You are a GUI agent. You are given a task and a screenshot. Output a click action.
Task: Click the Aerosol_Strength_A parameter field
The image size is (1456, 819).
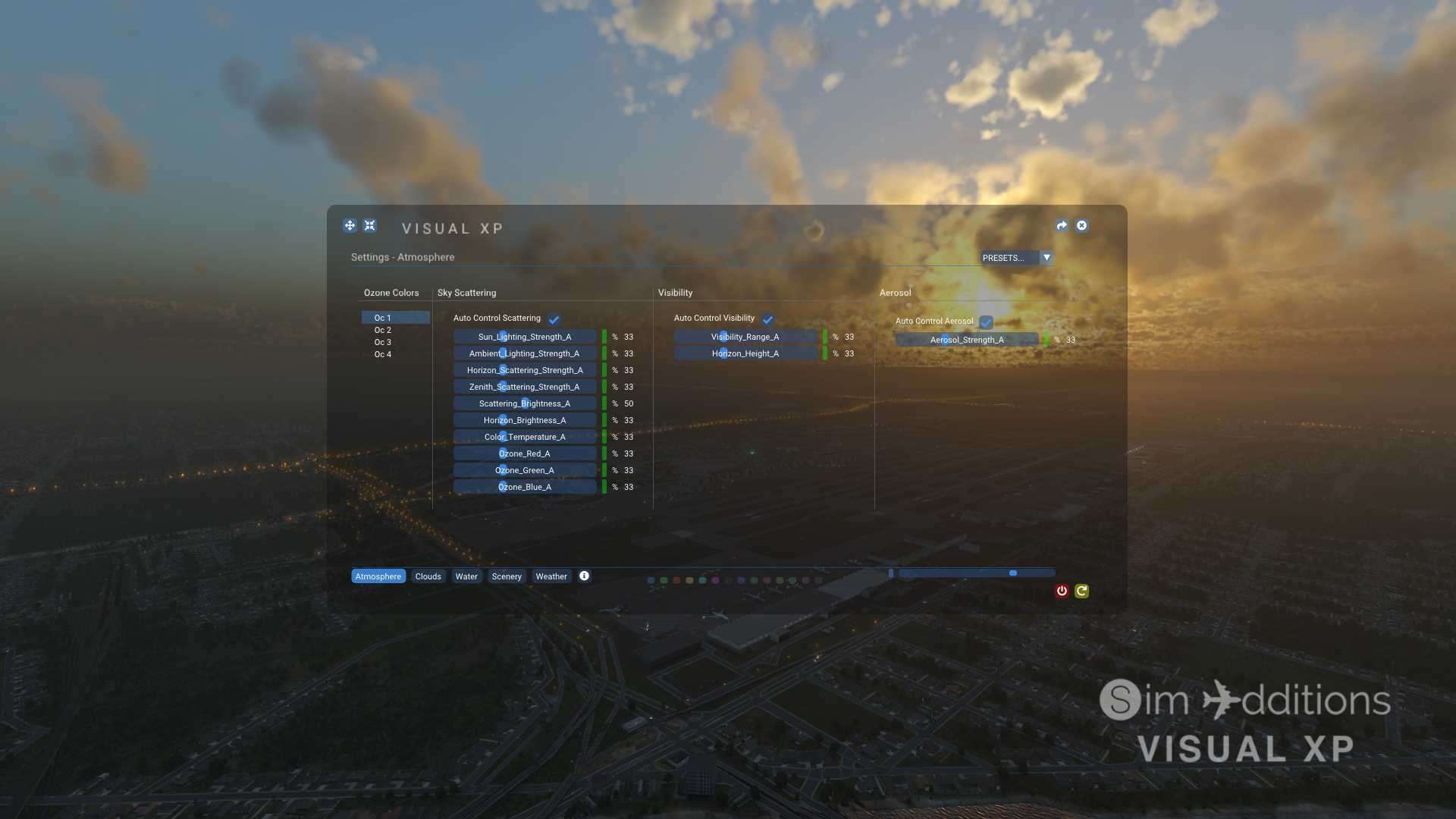[x=967, y=340]
